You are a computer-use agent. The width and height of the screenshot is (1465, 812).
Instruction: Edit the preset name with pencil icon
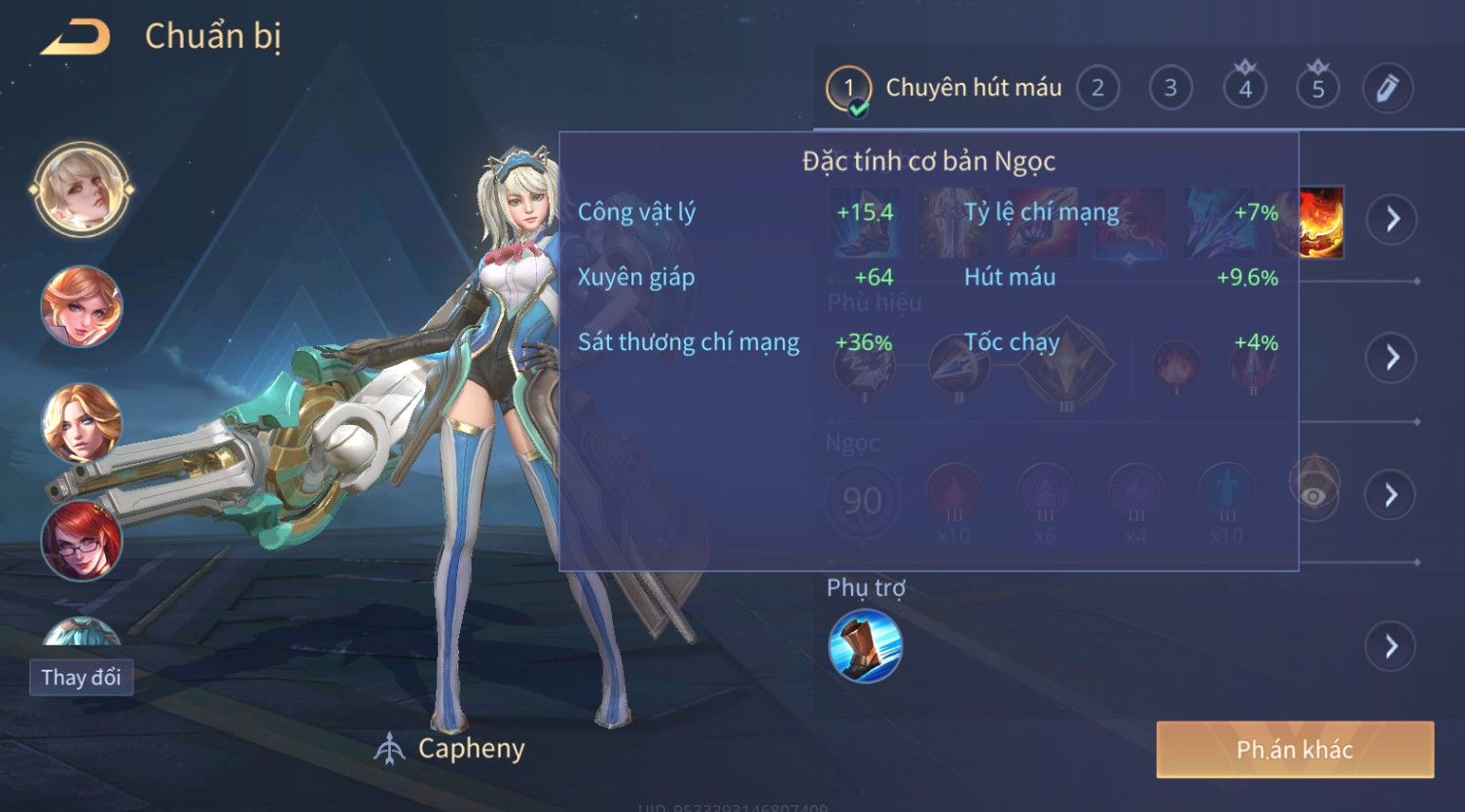[1387, 88]
